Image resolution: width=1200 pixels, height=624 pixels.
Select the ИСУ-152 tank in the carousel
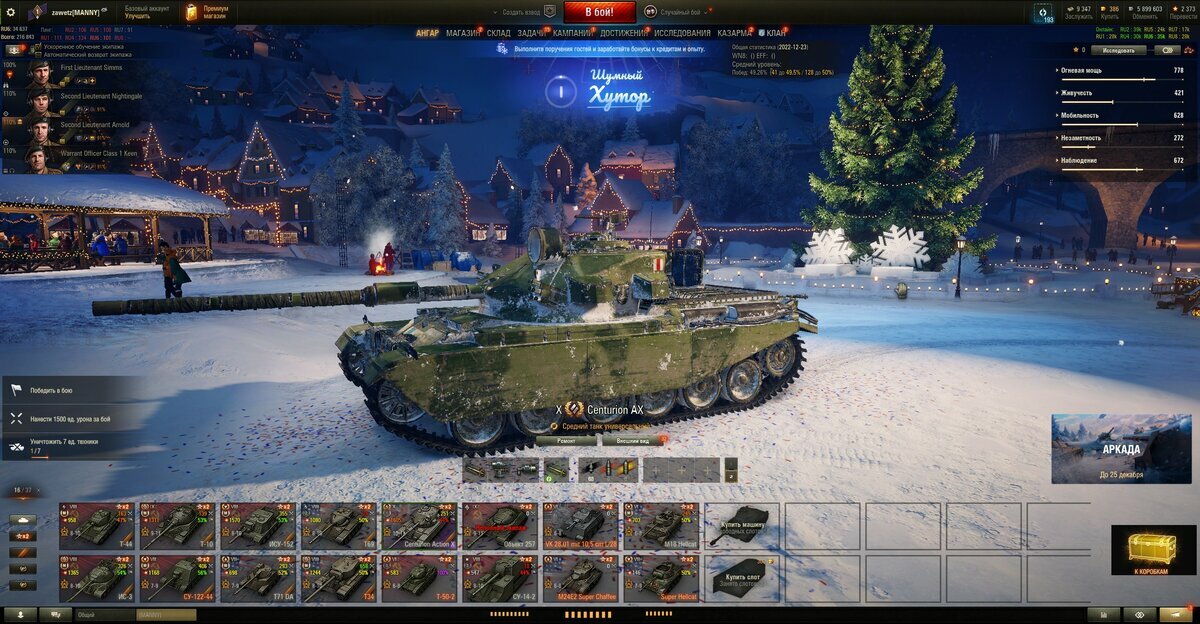coord(258,525)
